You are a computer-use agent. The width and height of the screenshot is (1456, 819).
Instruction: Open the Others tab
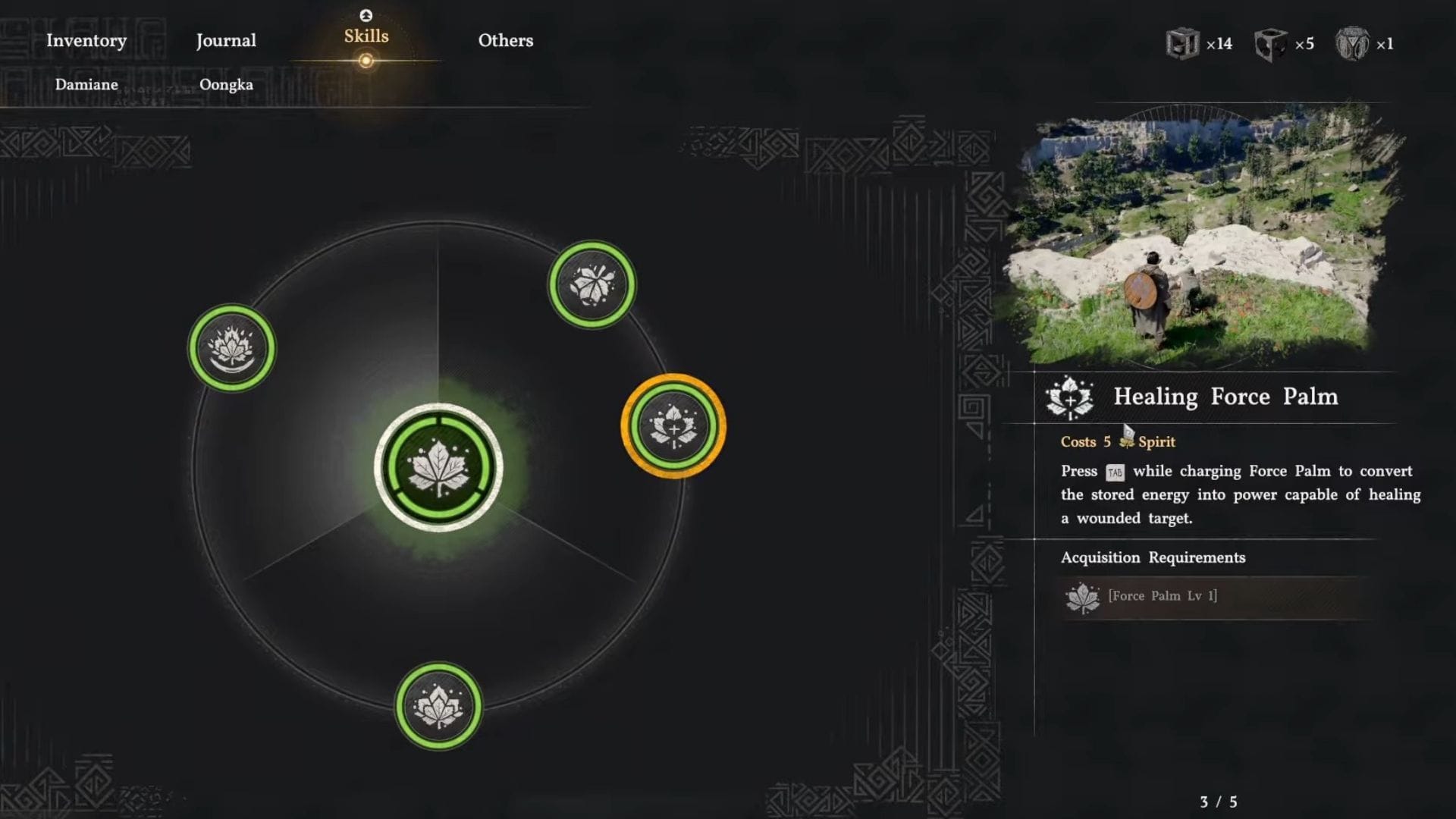pyautogui.click(x=506, y=41)
